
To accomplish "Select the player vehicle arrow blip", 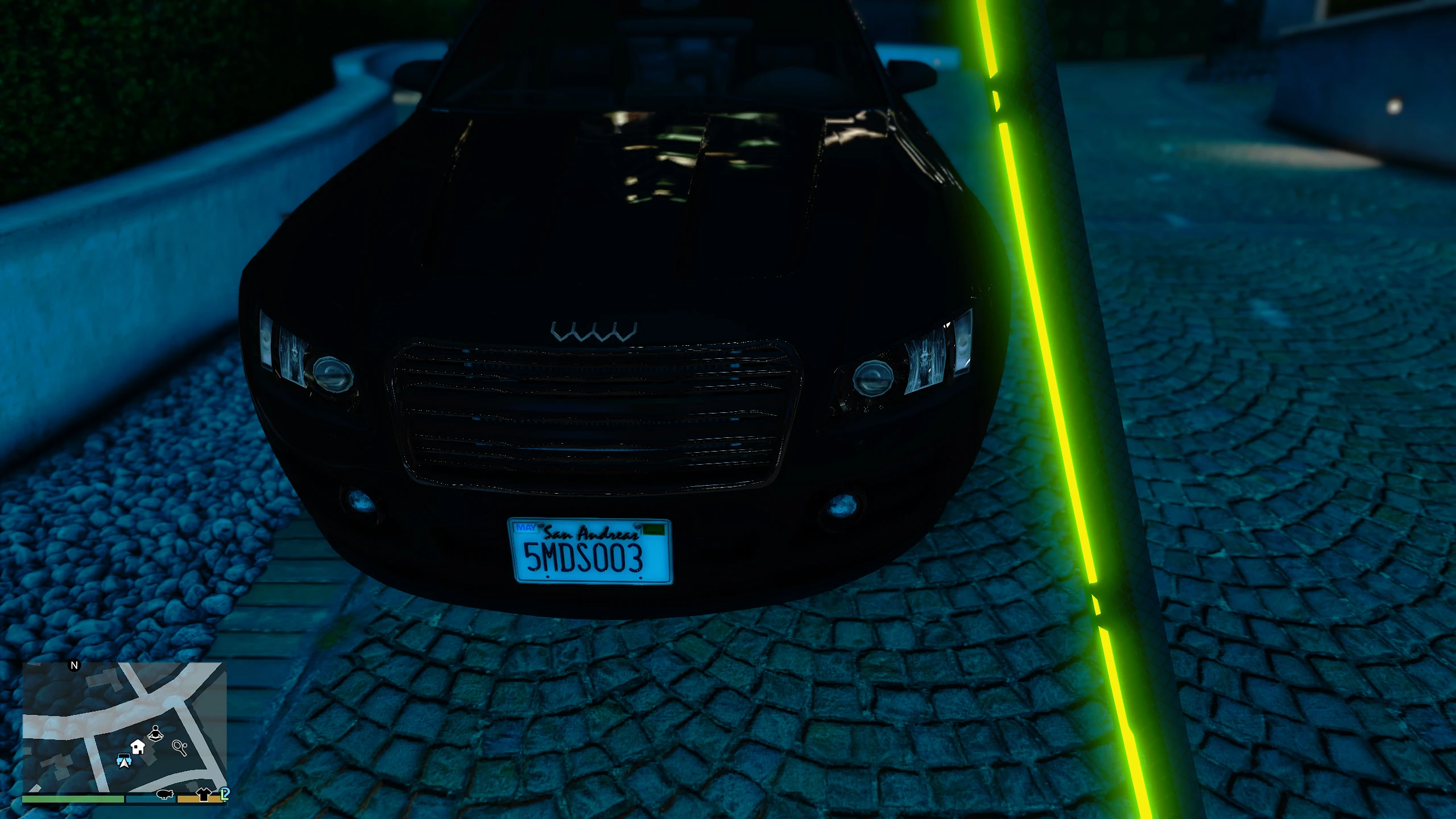I will [x=125, y=762].
